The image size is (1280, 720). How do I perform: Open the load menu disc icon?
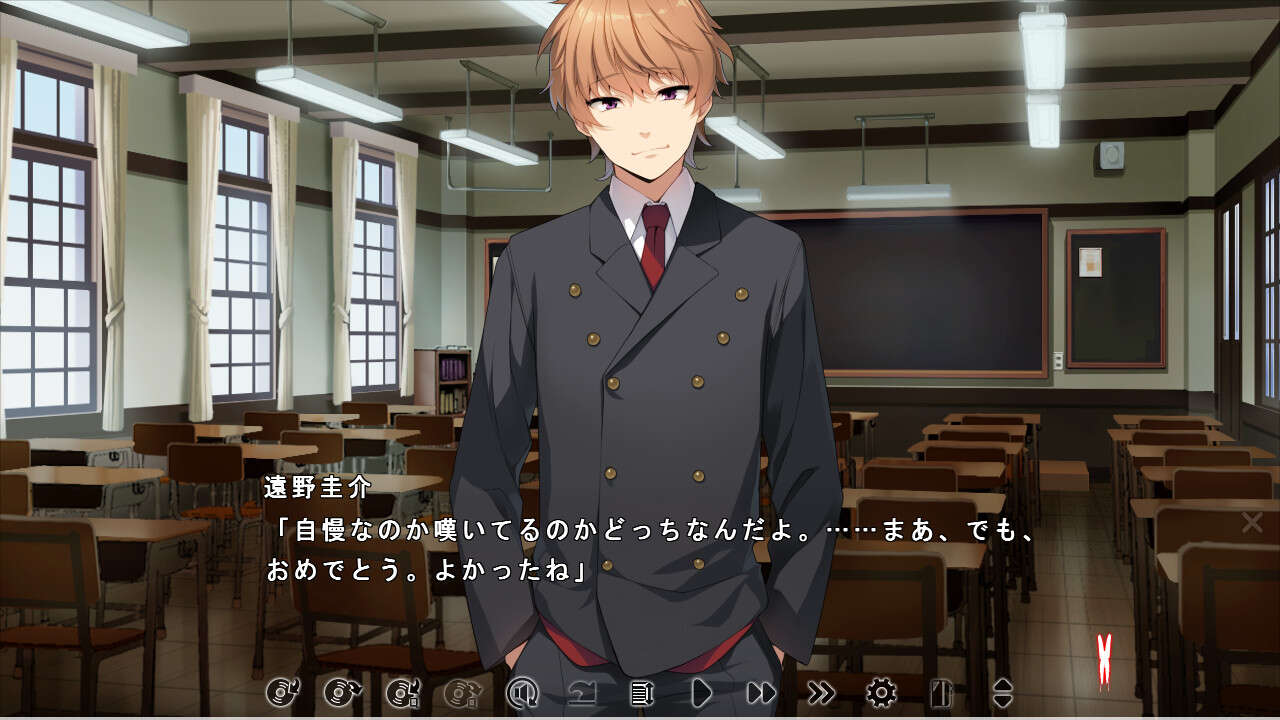coord(339,692)
